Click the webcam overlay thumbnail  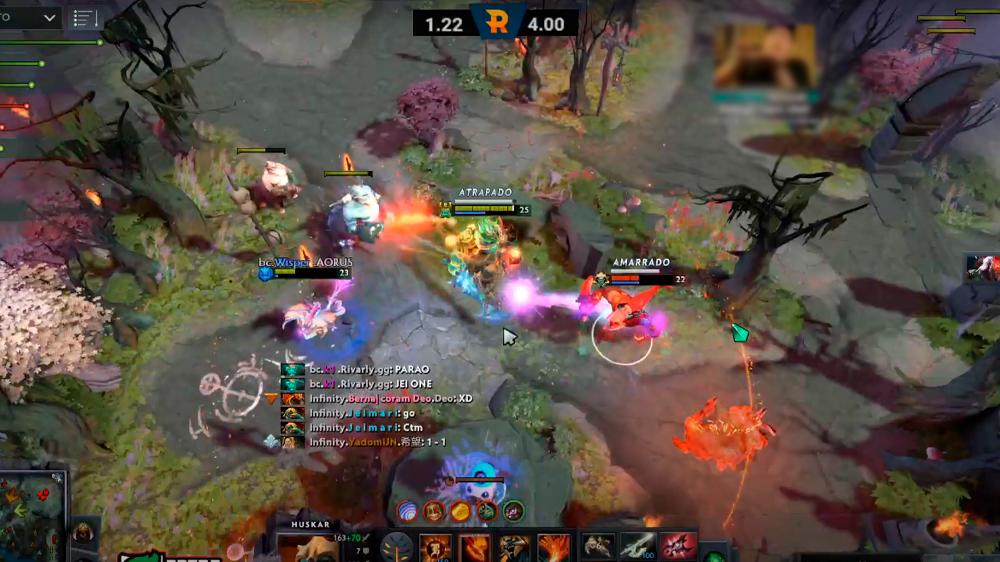point(765,57)
